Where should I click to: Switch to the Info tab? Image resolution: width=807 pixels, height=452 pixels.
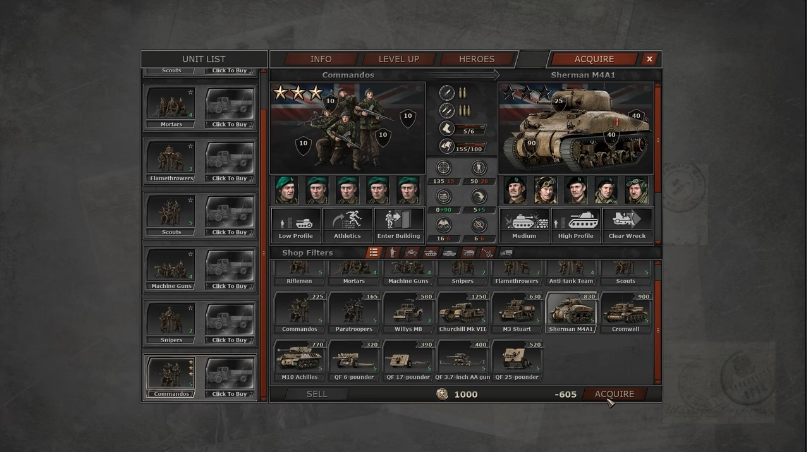click(x=320, y=59)
